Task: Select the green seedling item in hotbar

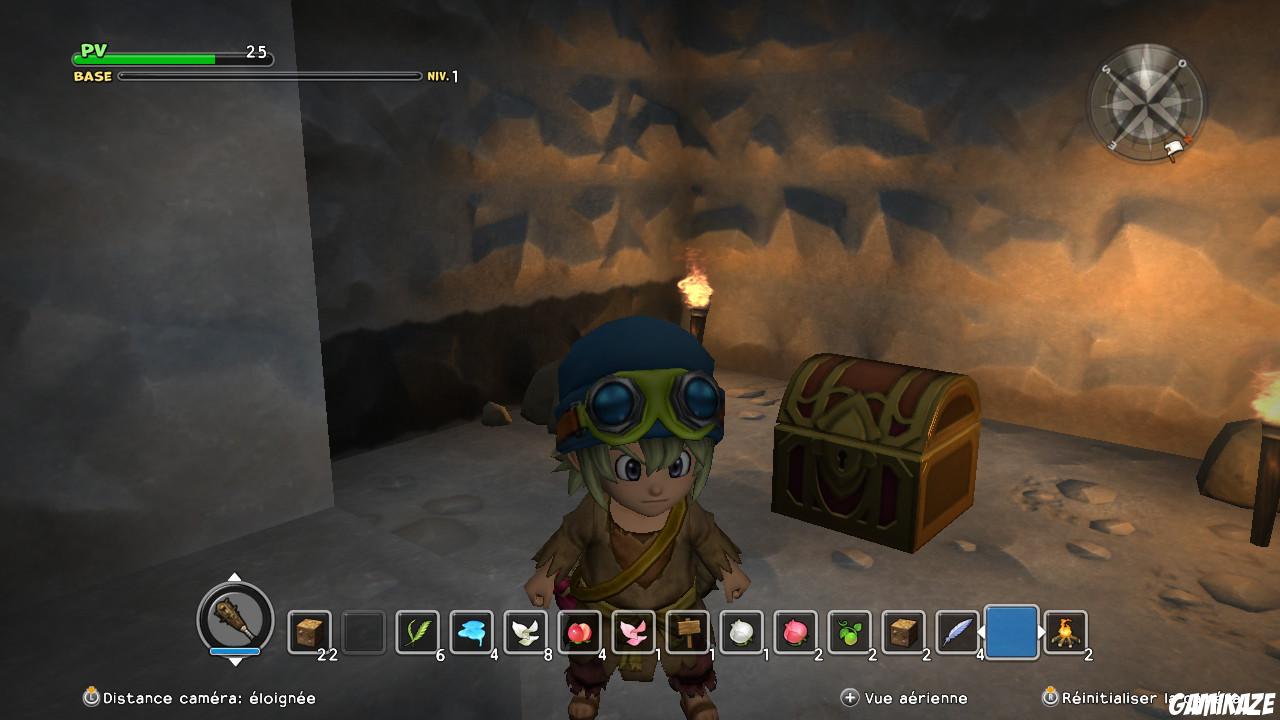Action: coord(850,630)
